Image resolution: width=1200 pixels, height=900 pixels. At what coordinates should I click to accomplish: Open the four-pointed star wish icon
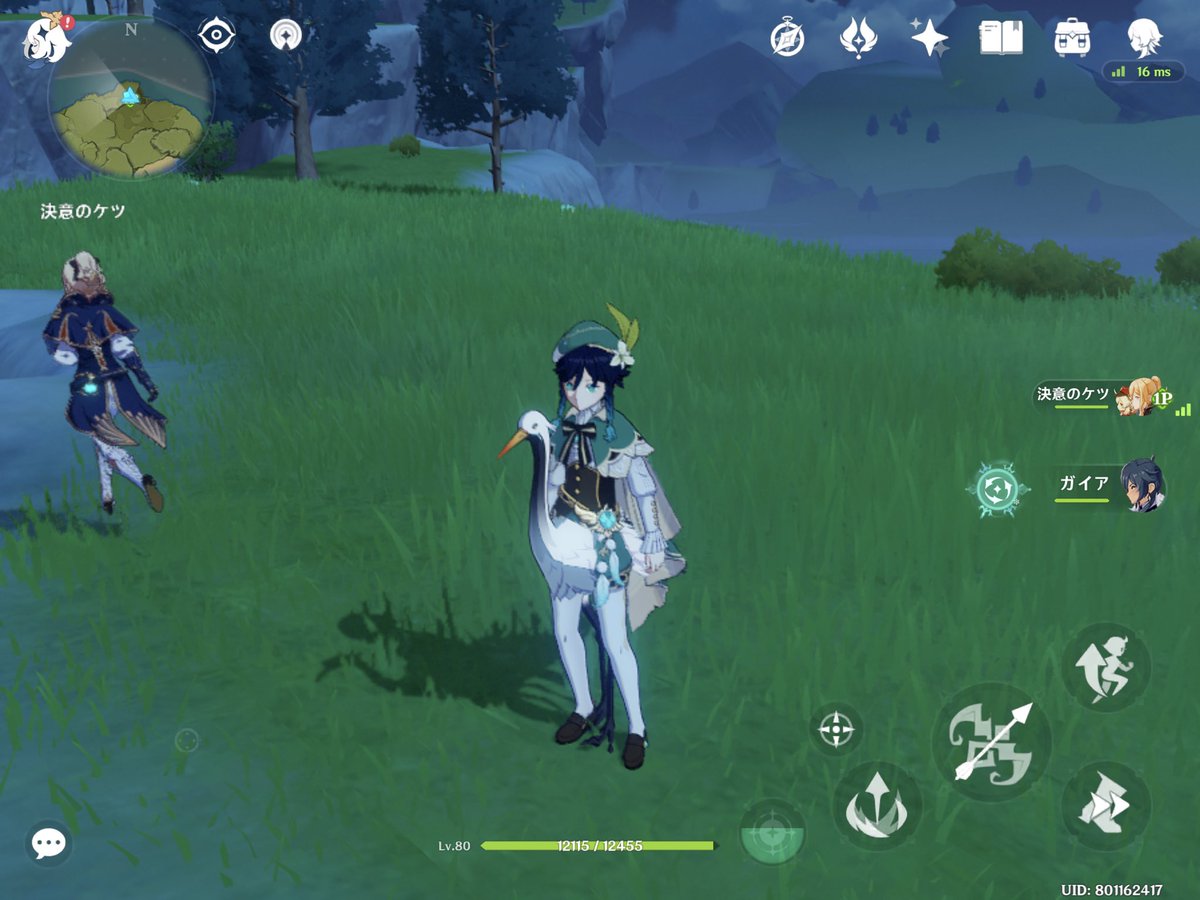coord(929,39)
